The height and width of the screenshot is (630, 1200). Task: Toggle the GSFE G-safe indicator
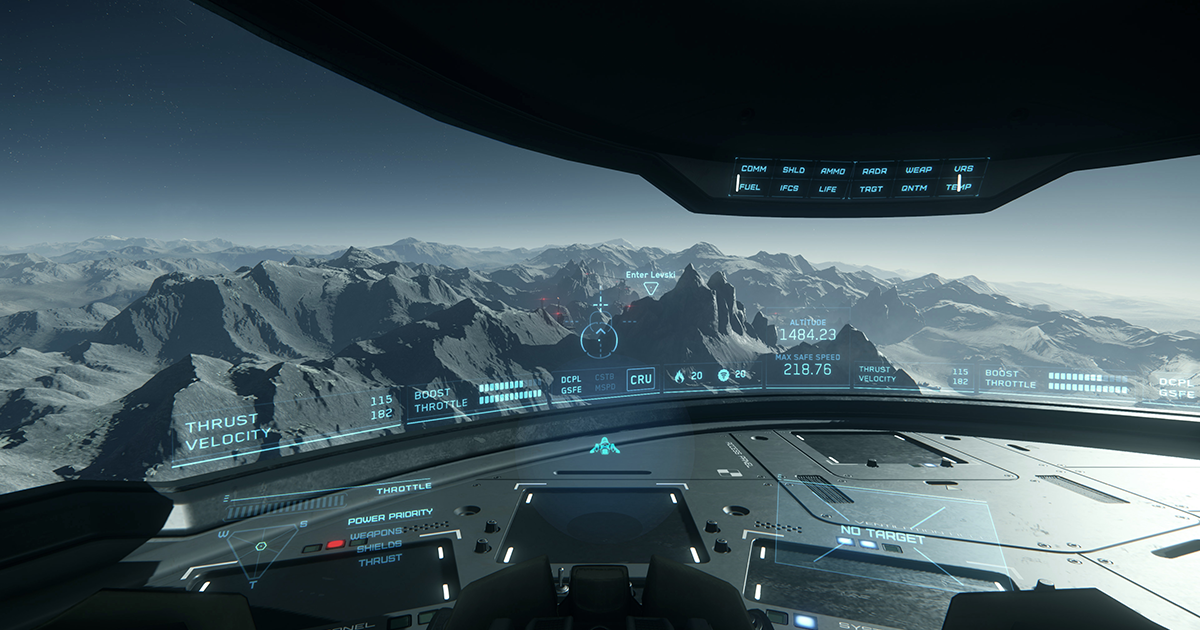tap(571, 390)
